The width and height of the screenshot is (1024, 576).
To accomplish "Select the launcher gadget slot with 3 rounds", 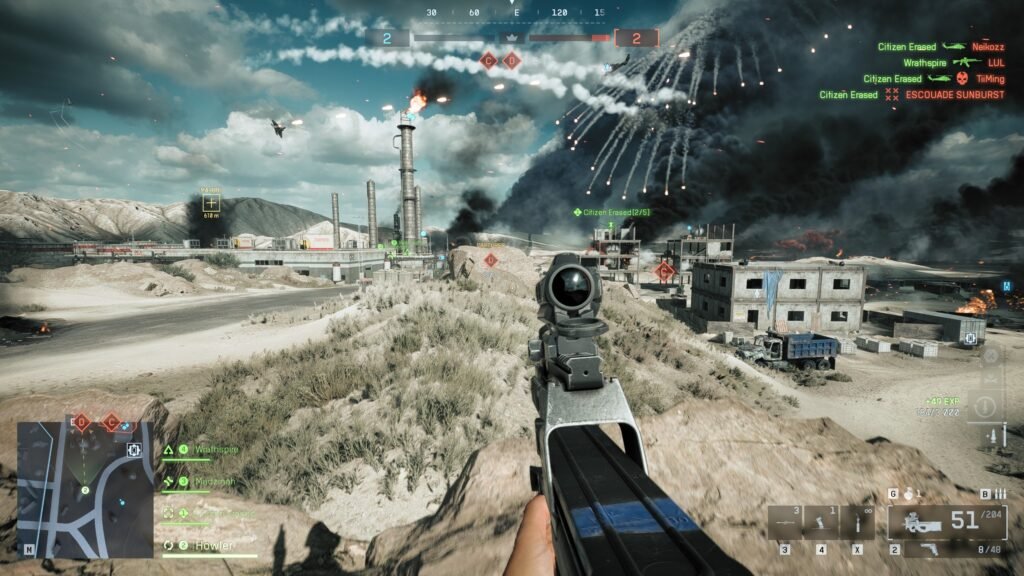I will 786,522.
